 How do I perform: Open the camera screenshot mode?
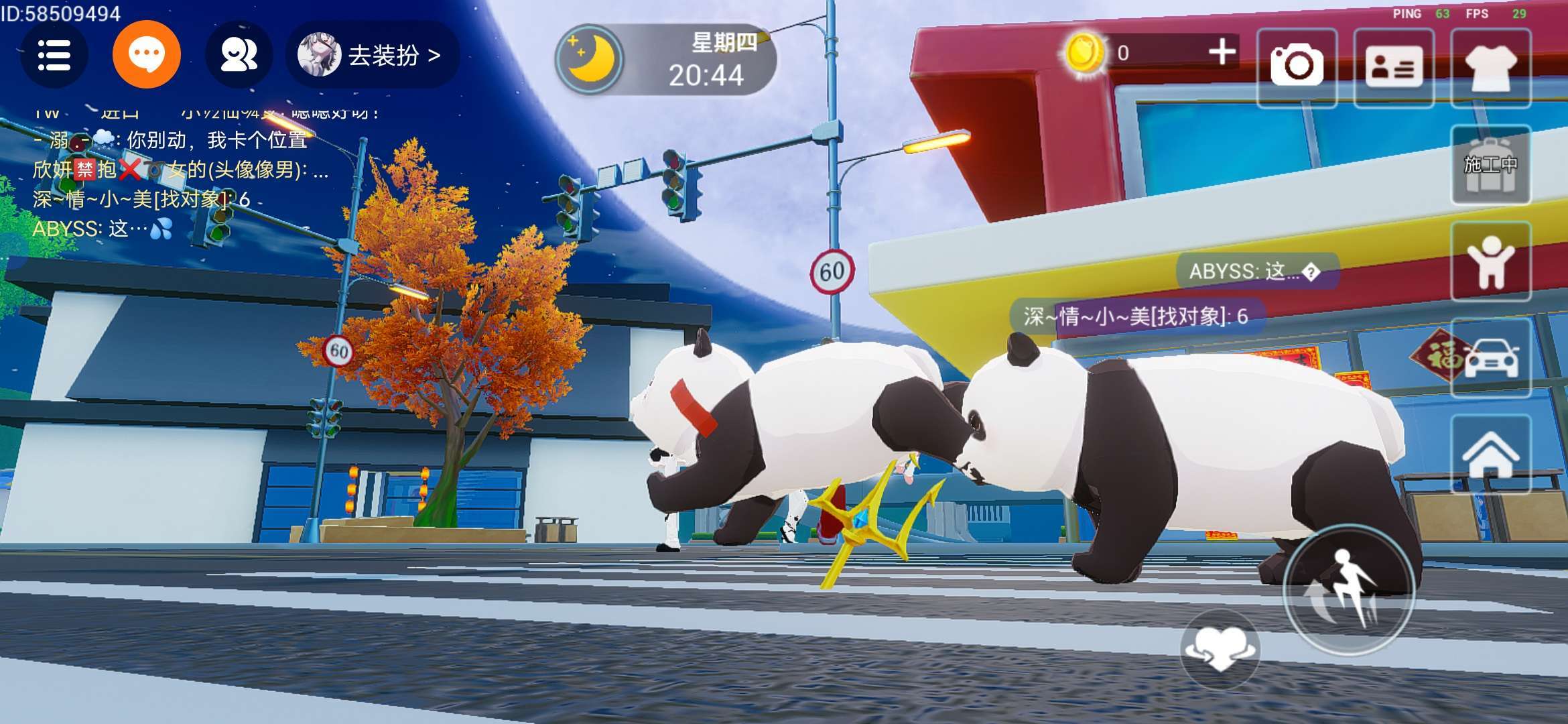point(1297,67)
